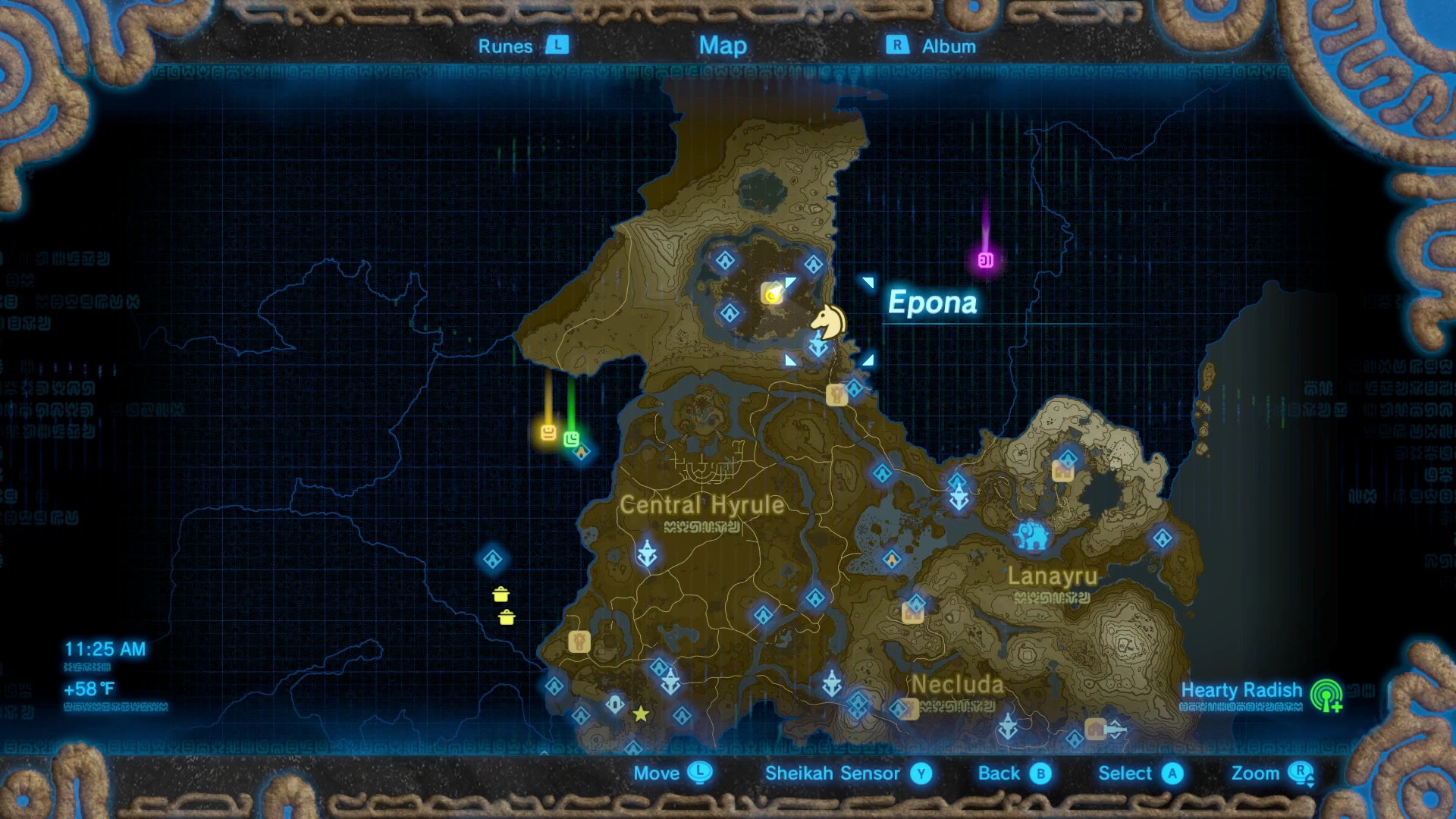
Task: Click a yellow treasure chest marker icon
Action: (x=502, y=596)
